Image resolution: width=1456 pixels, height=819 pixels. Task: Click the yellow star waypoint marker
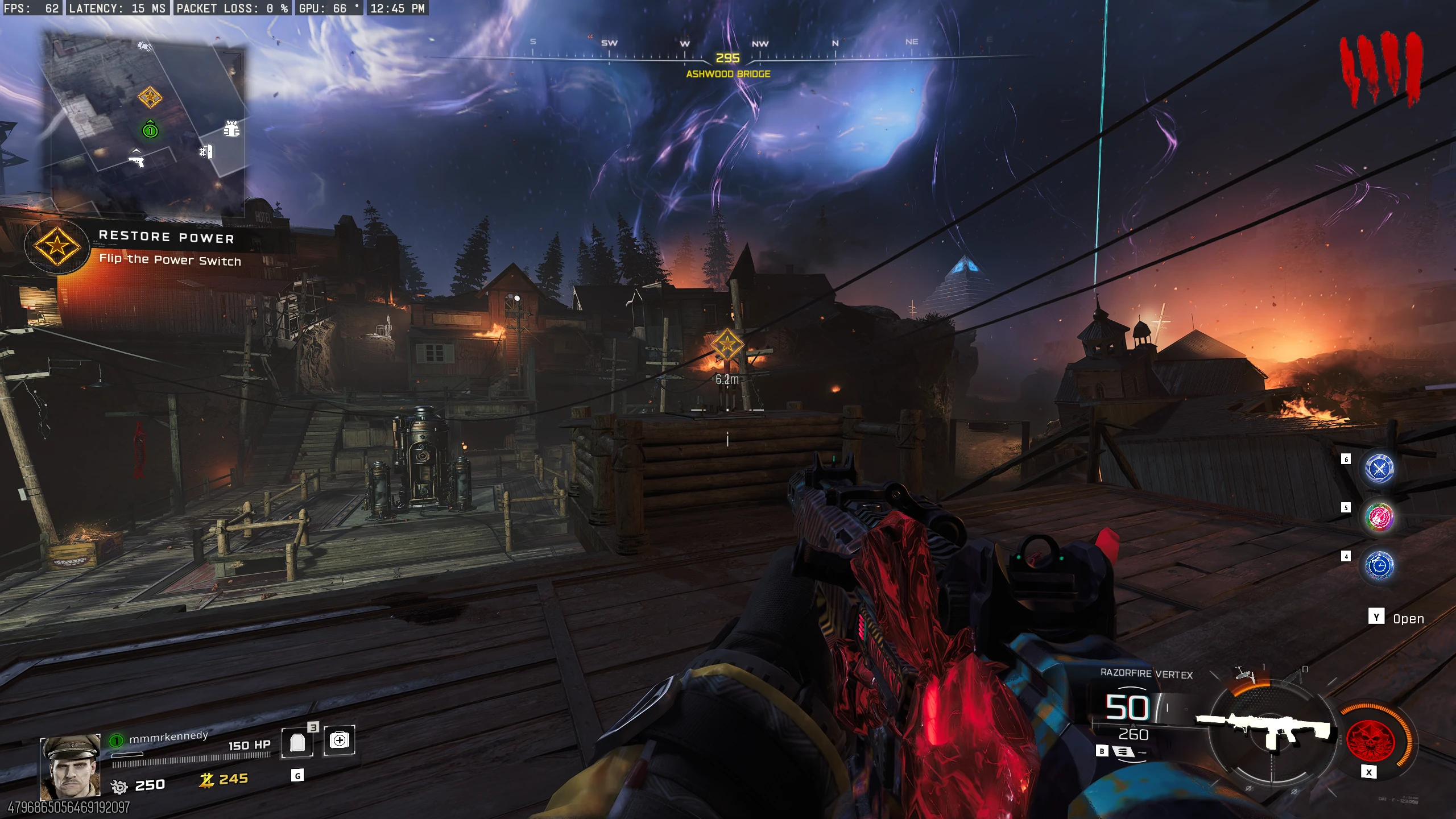[727, 345]
